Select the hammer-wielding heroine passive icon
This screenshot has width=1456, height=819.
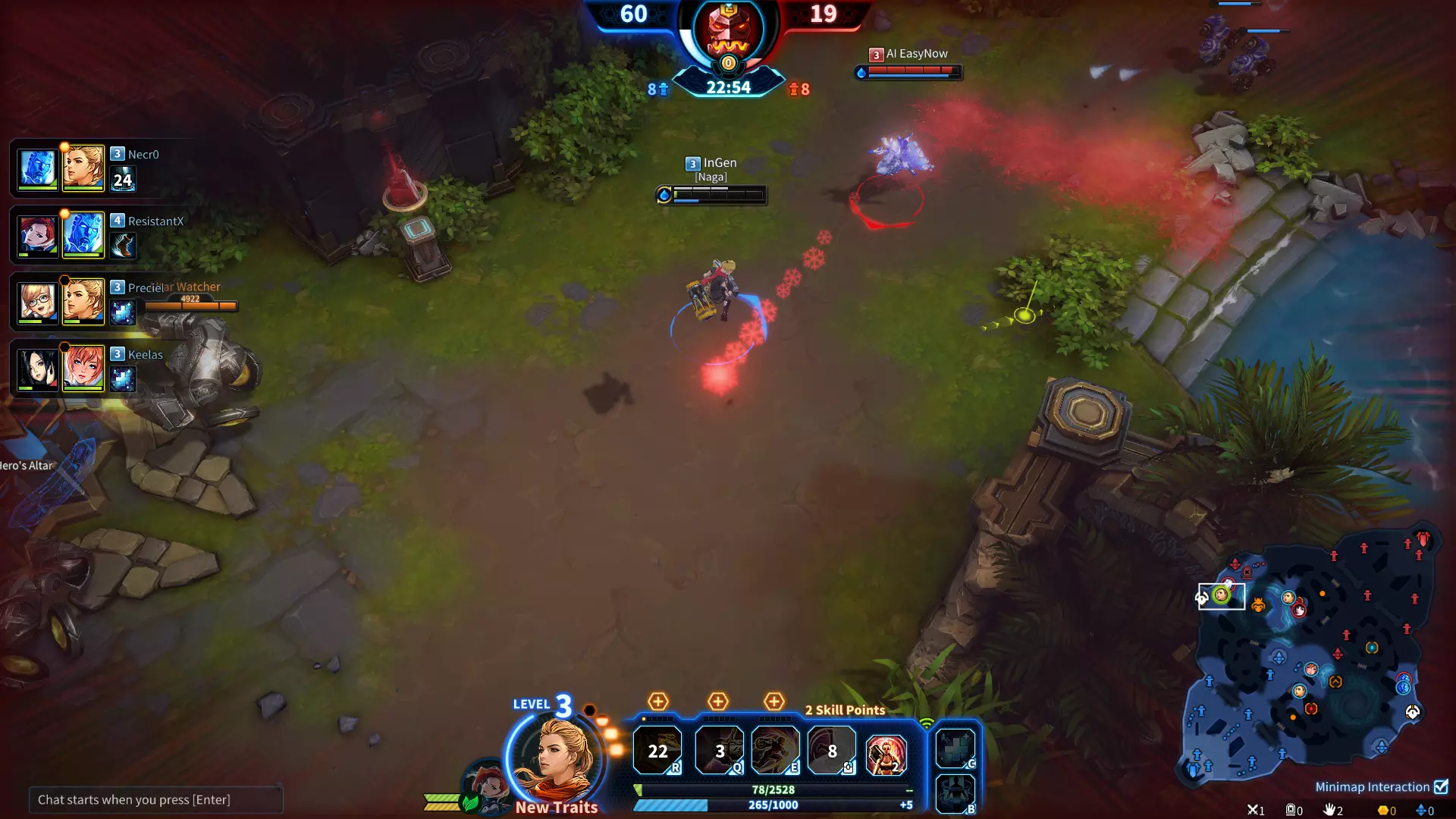[886, 754]
